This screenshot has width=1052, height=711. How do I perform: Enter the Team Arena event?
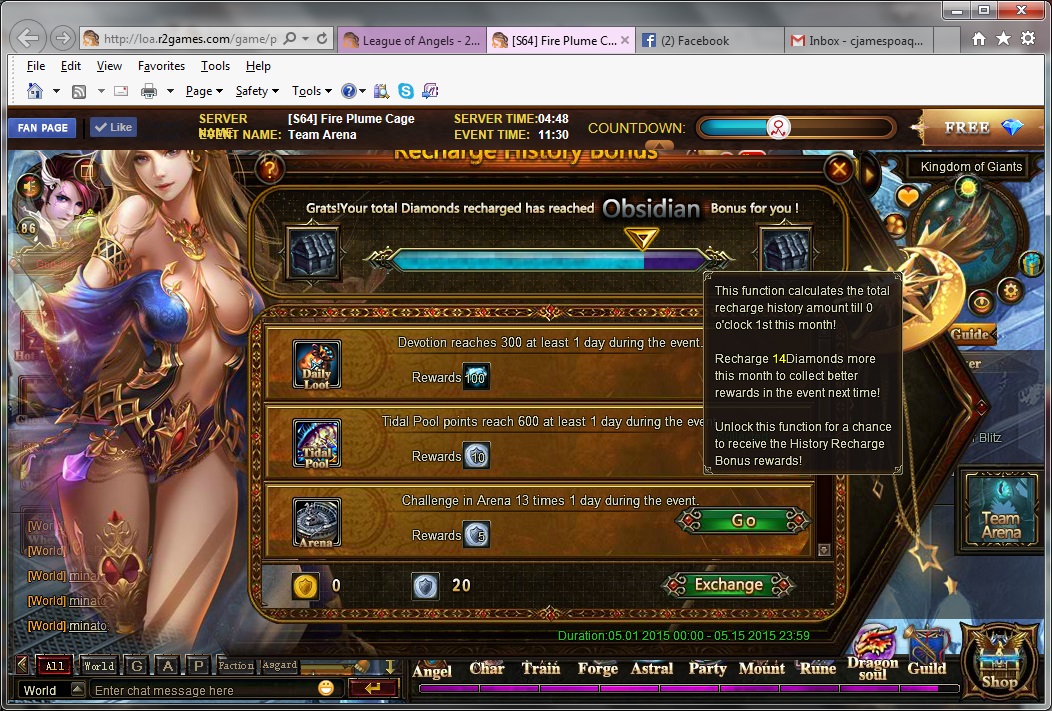(x=1001, y=510)
